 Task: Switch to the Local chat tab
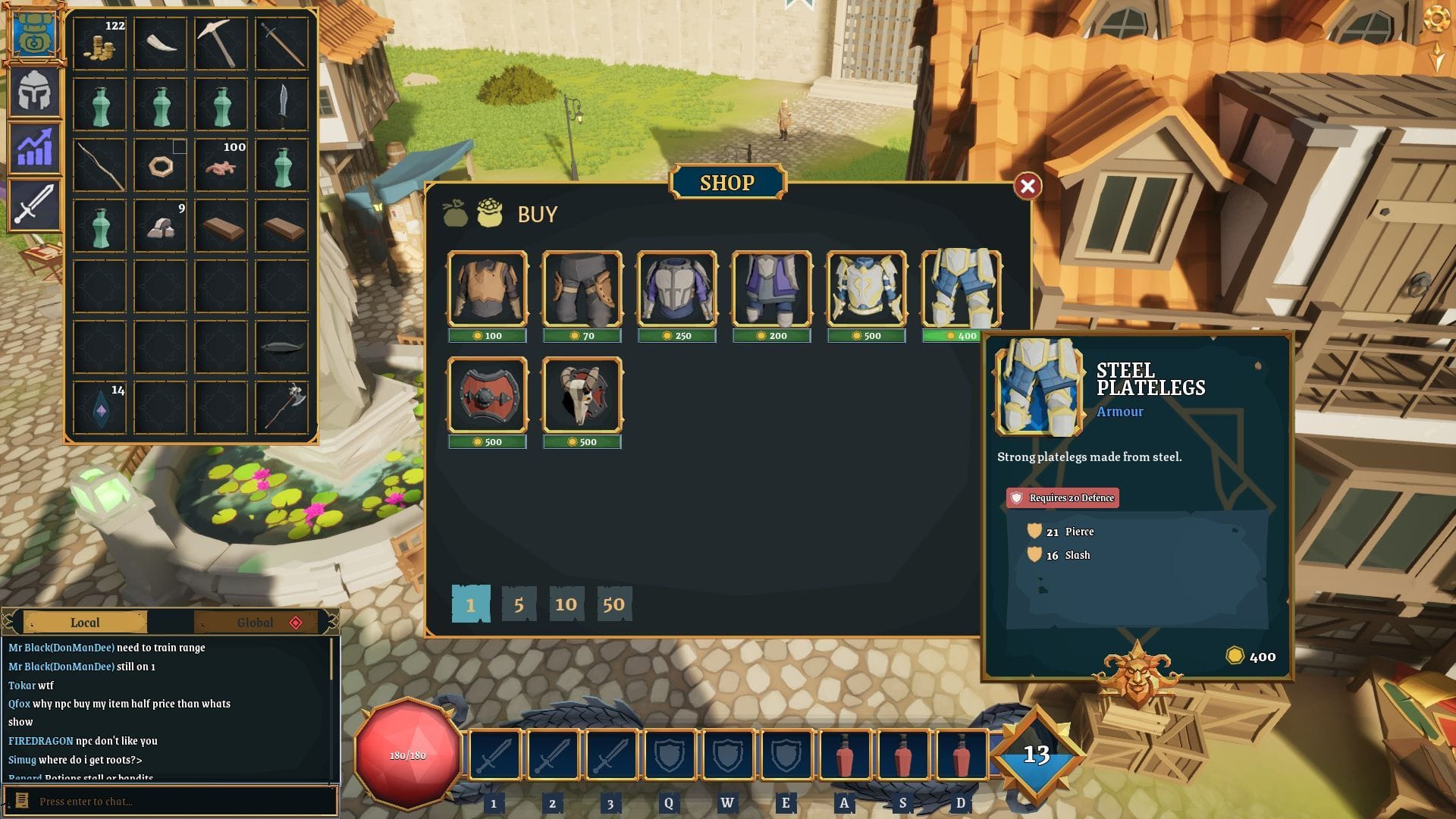(84, 622)
